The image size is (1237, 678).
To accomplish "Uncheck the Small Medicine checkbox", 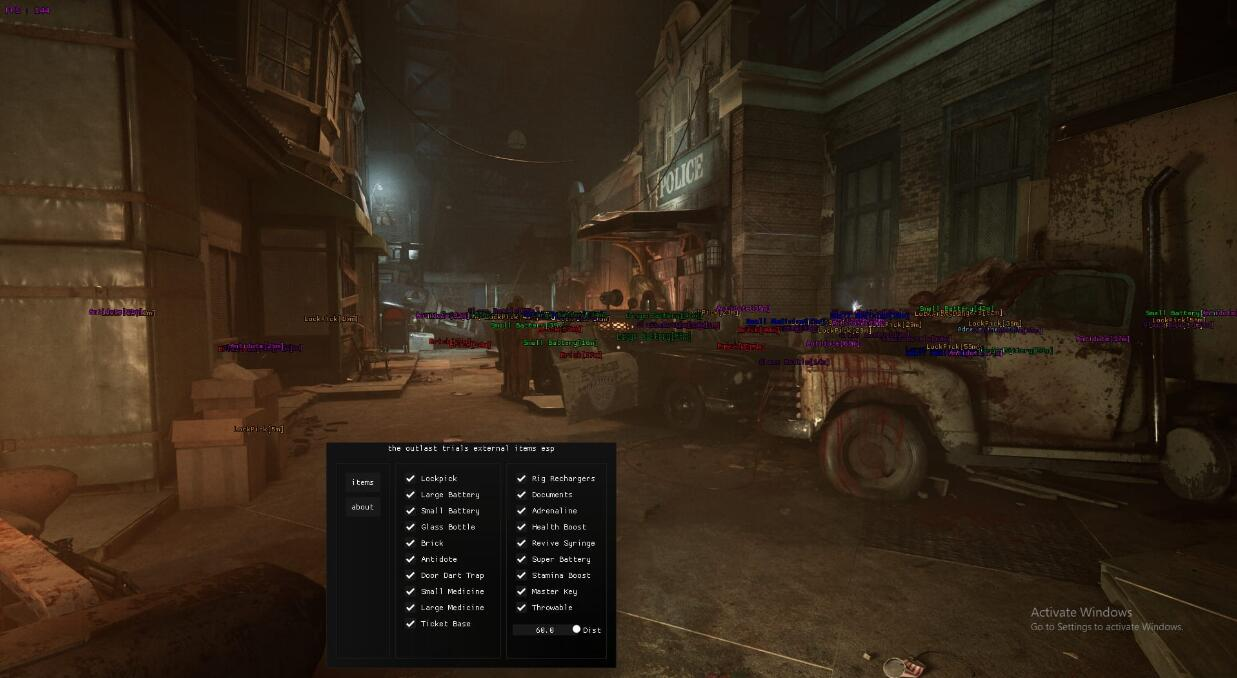I will pyautogui.click(x=410, y=591).
